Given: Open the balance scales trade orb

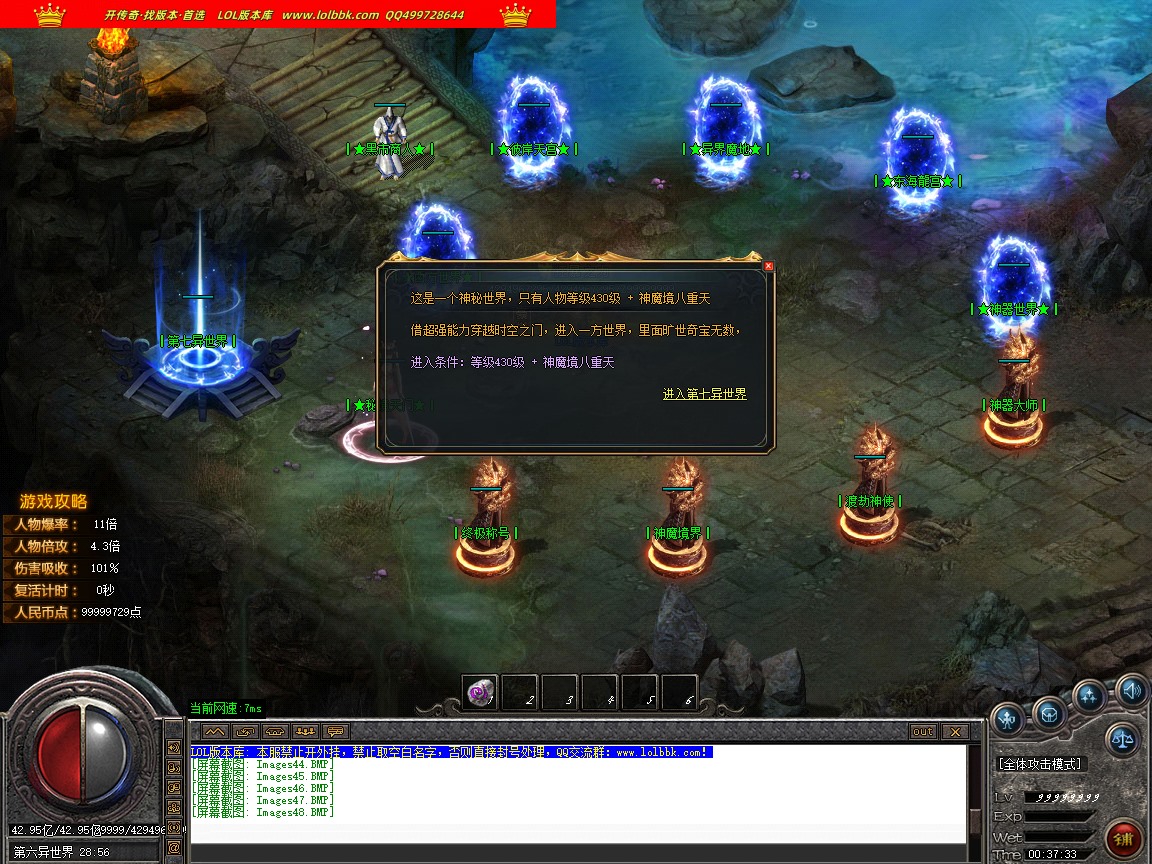Looking at the screenshot, I should tap(1122, 740).
